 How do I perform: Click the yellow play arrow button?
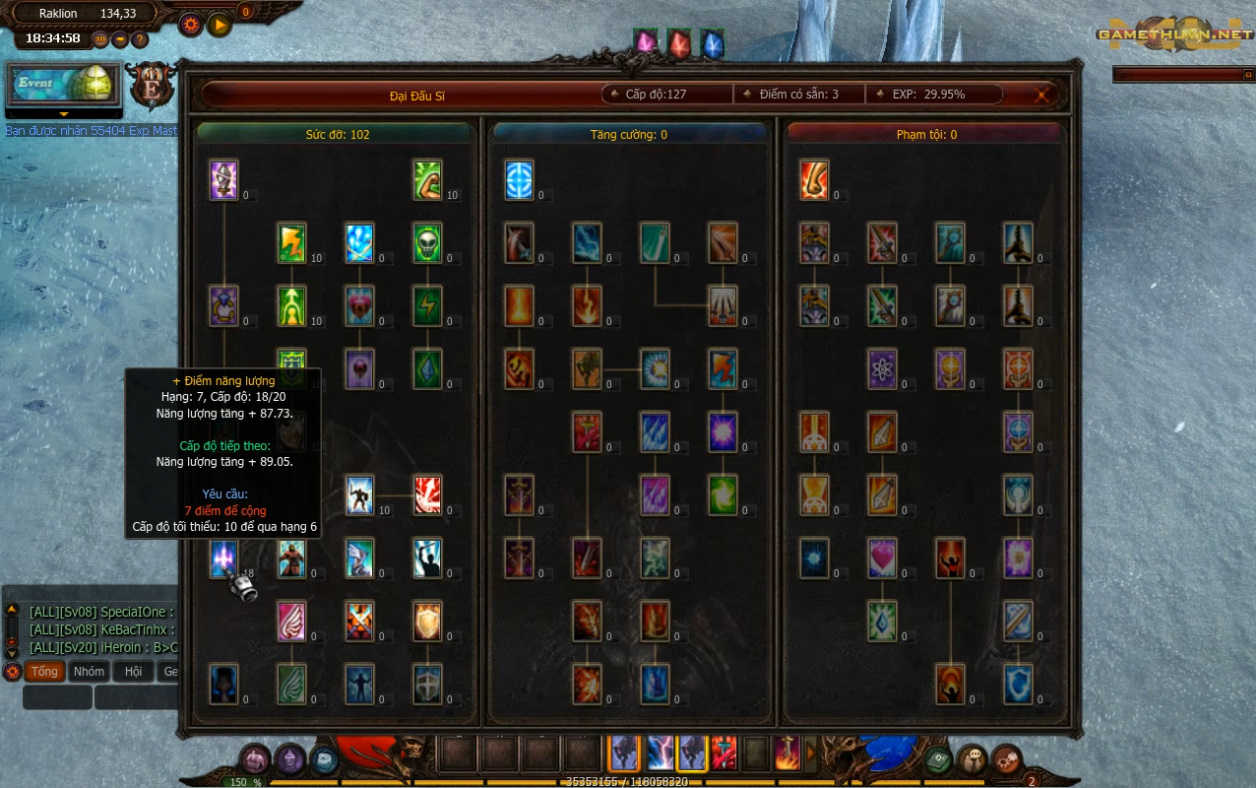[x=220, y=24]
